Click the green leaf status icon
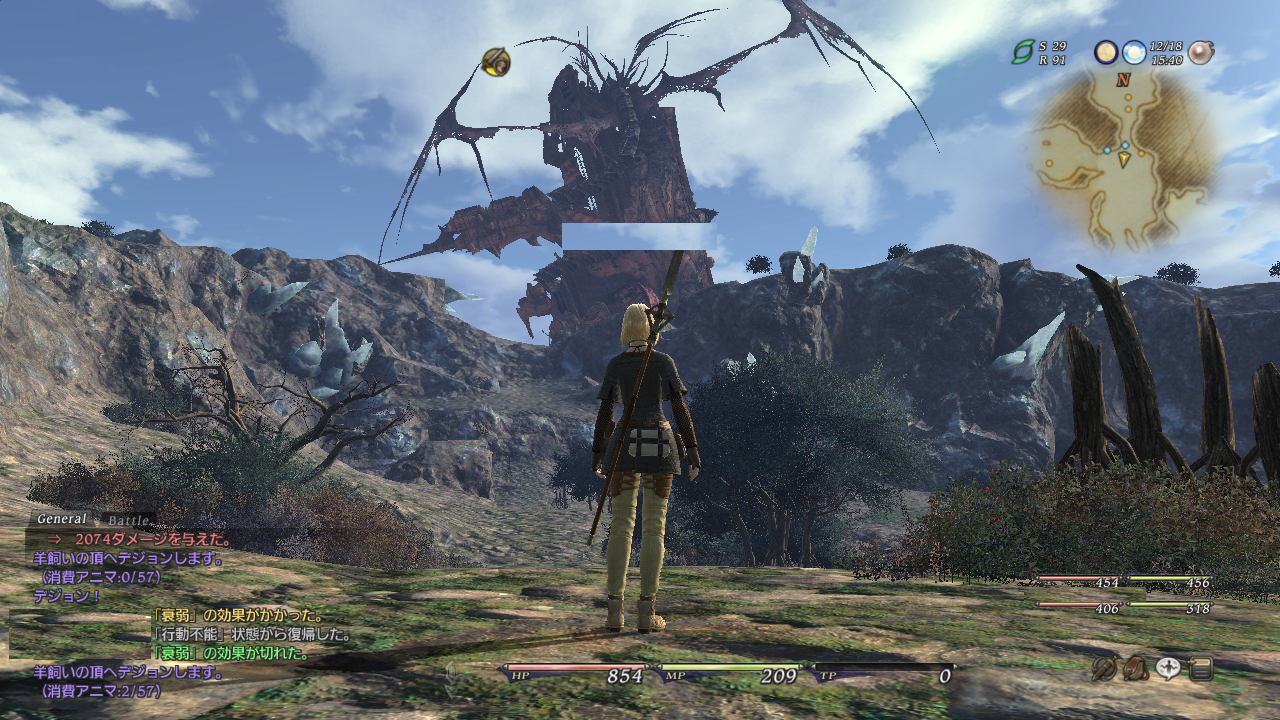This screenshot has height=720, width=1280. [x=1023, y=52]
